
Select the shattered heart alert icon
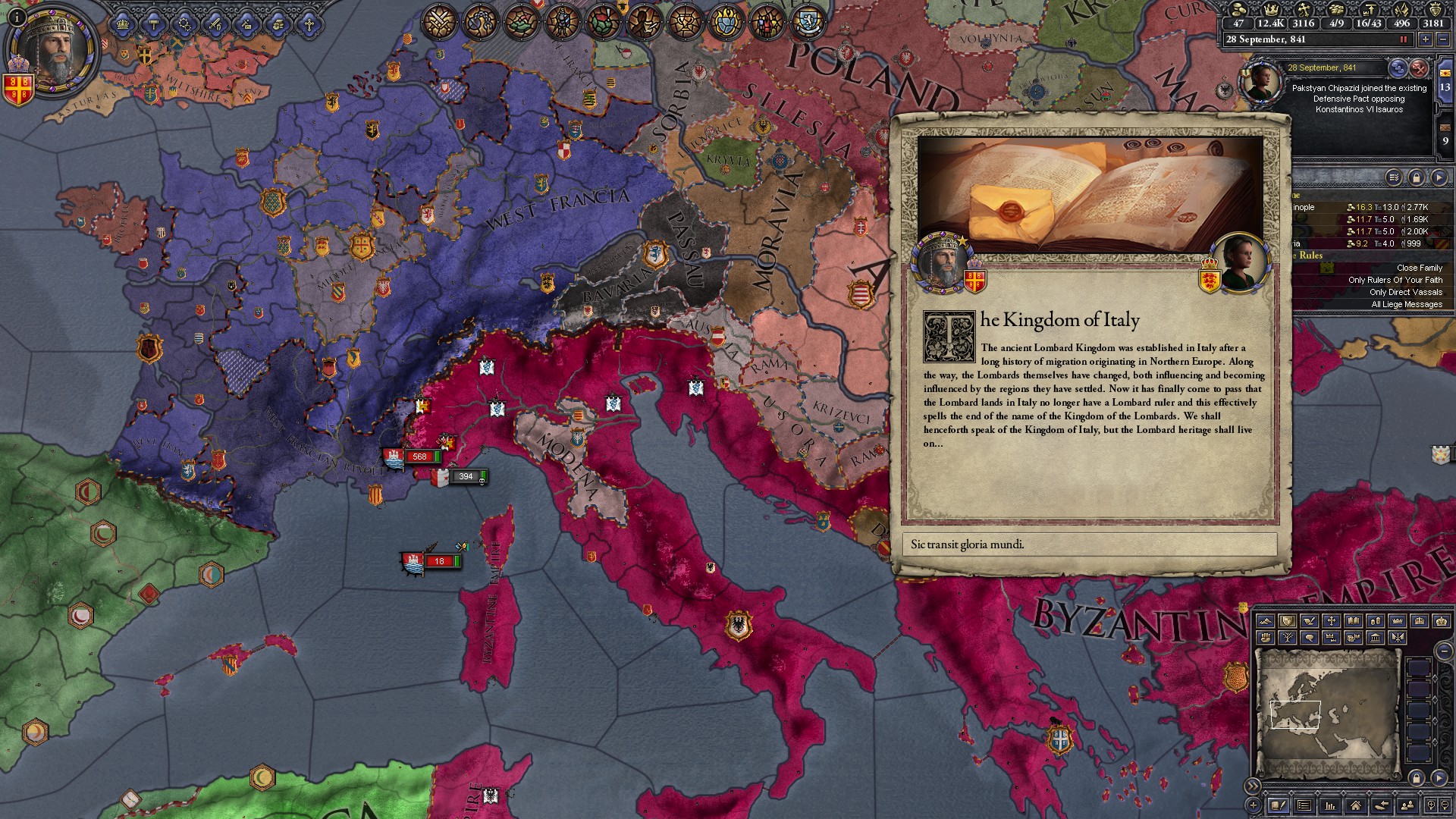tap(604, 21)
